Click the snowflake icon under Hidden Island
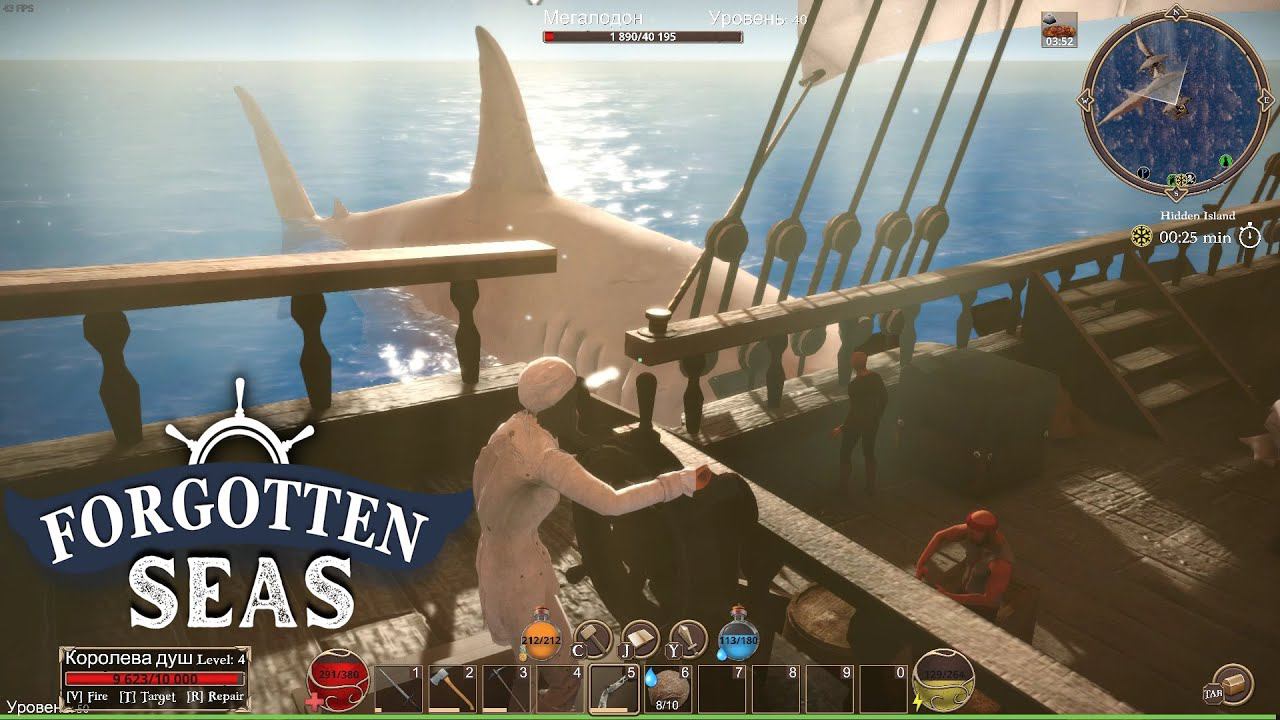The width and height of the screenshot is (1280, 720). point(1141,237)
